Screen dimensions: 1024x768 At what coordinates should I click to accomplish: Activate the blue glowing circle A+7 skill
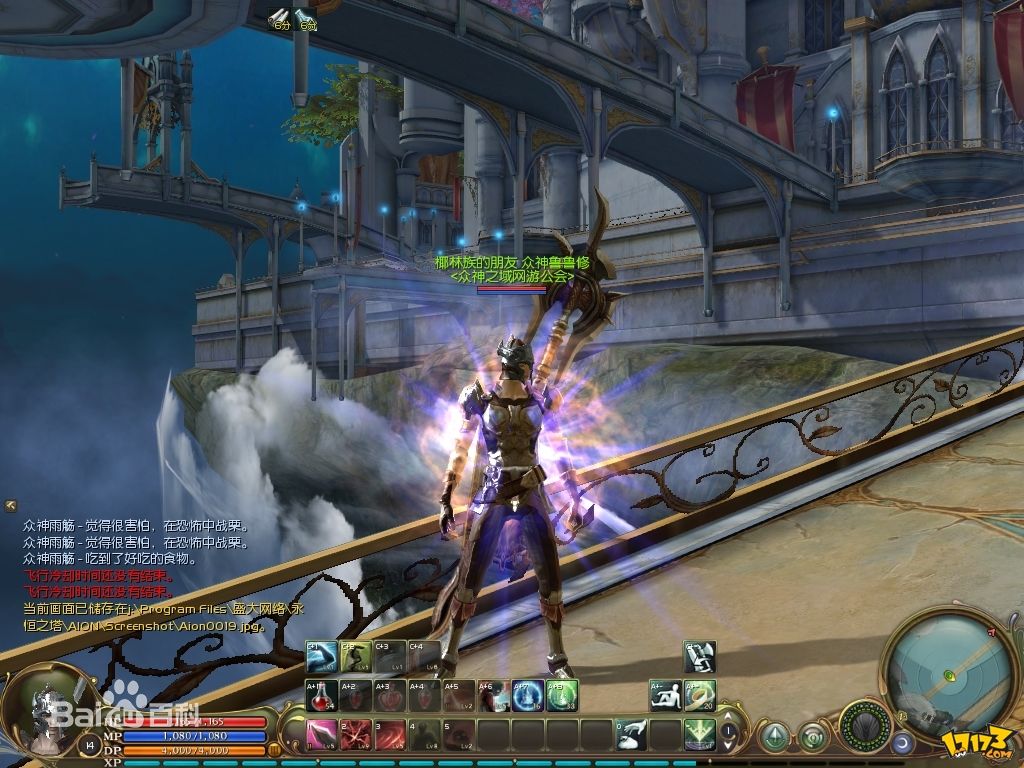[528, 696]
